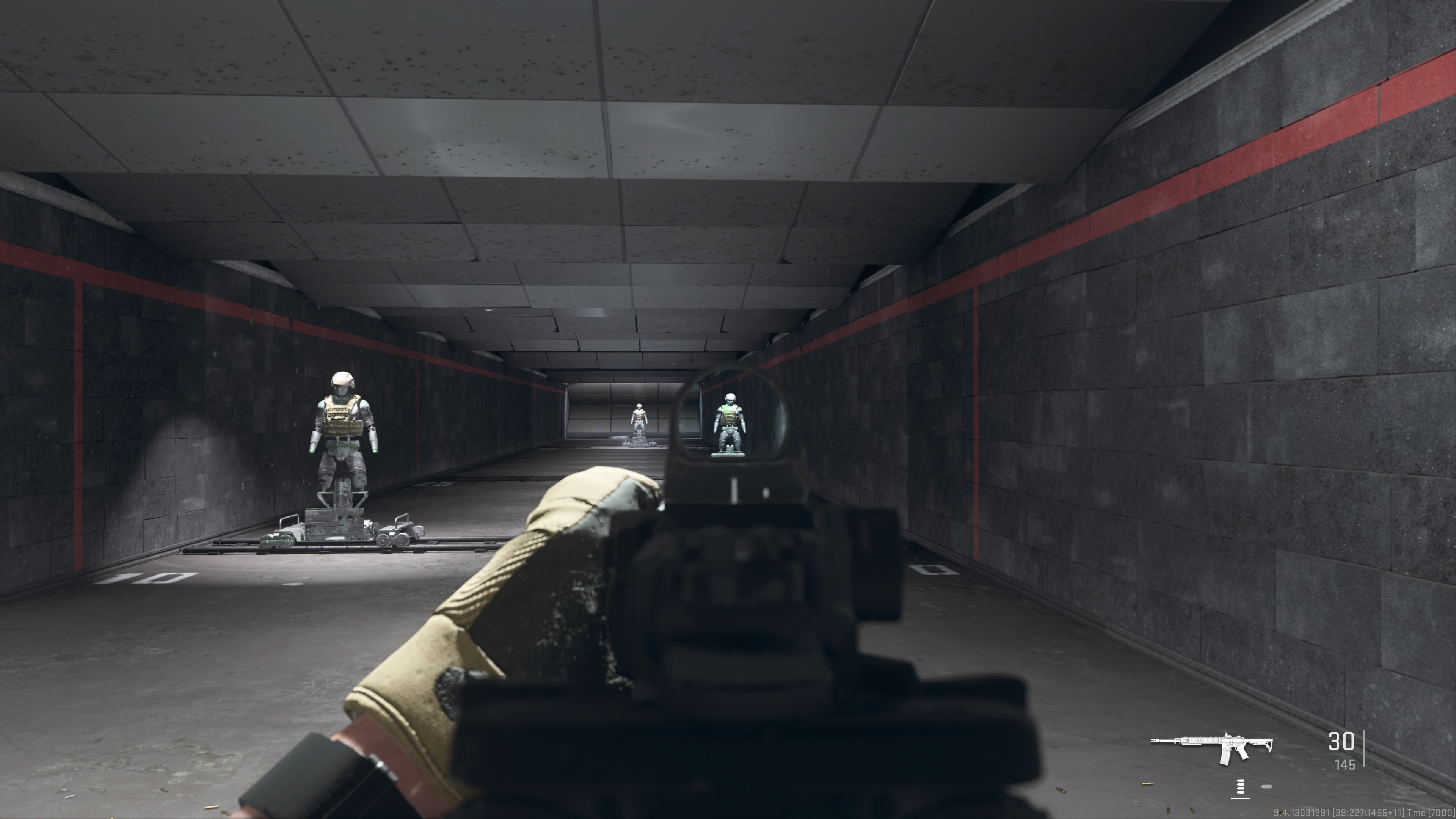
Task: Click the single bullet icon beside the fire-mode indicator
Action: coord(1267,786)
